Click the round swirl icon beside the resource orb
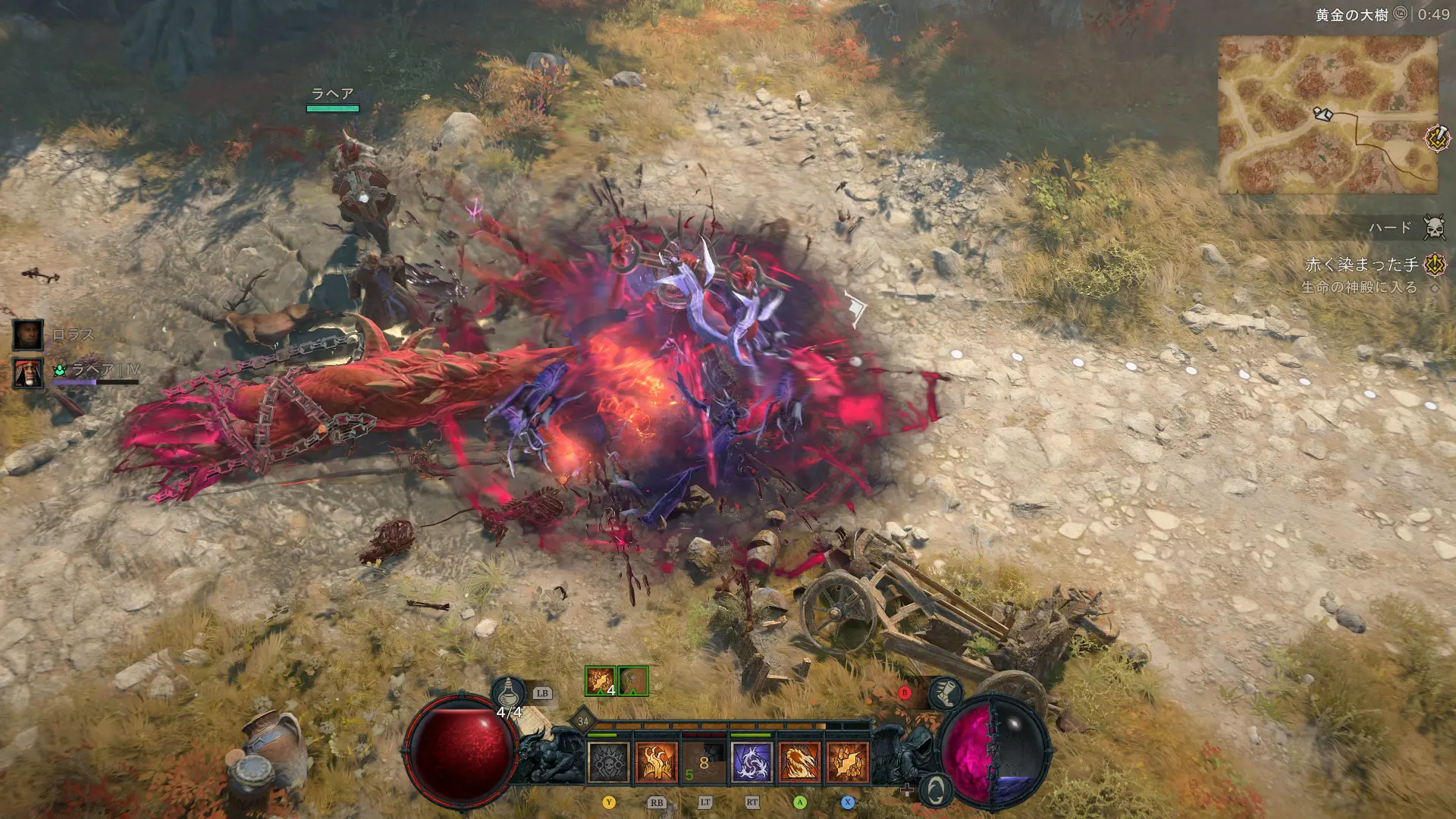 (x=937, y=790)
